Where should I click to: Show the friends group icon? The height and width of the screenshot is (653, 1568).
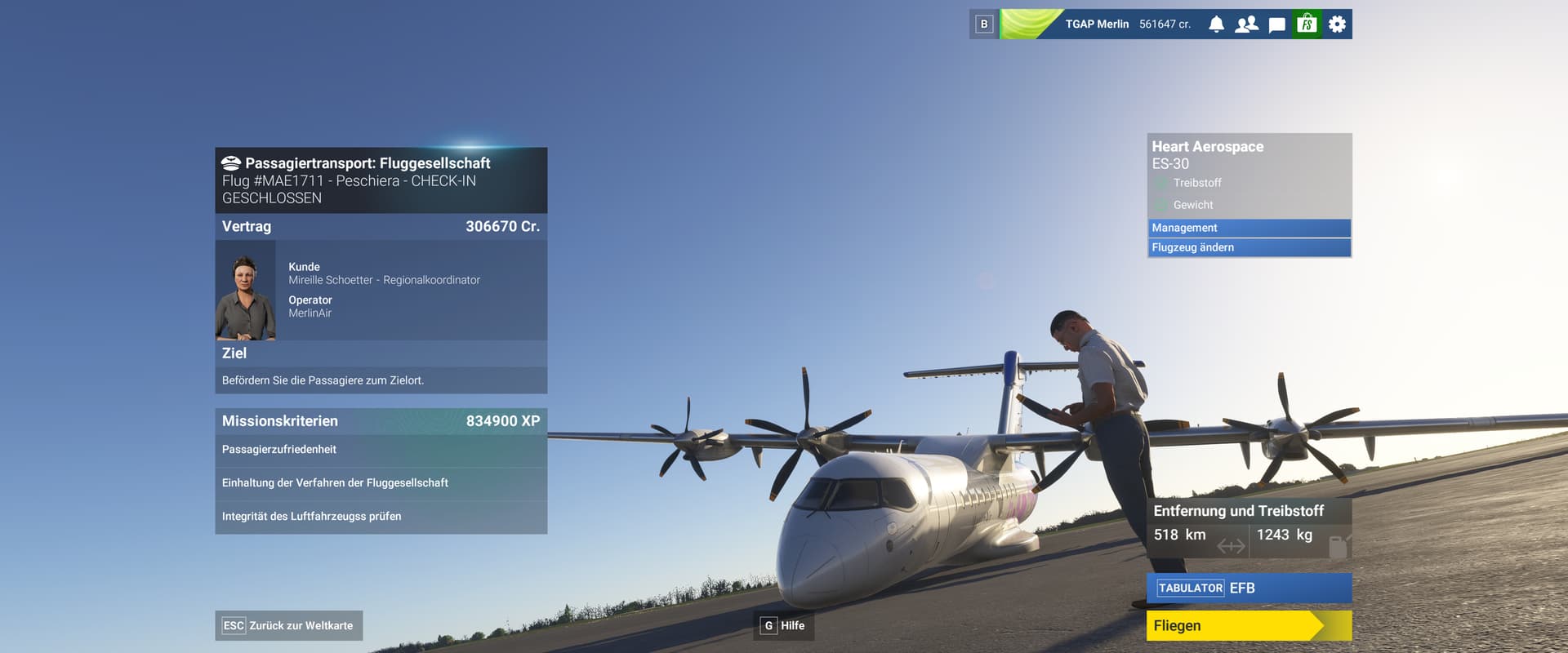pos(1246,24)
